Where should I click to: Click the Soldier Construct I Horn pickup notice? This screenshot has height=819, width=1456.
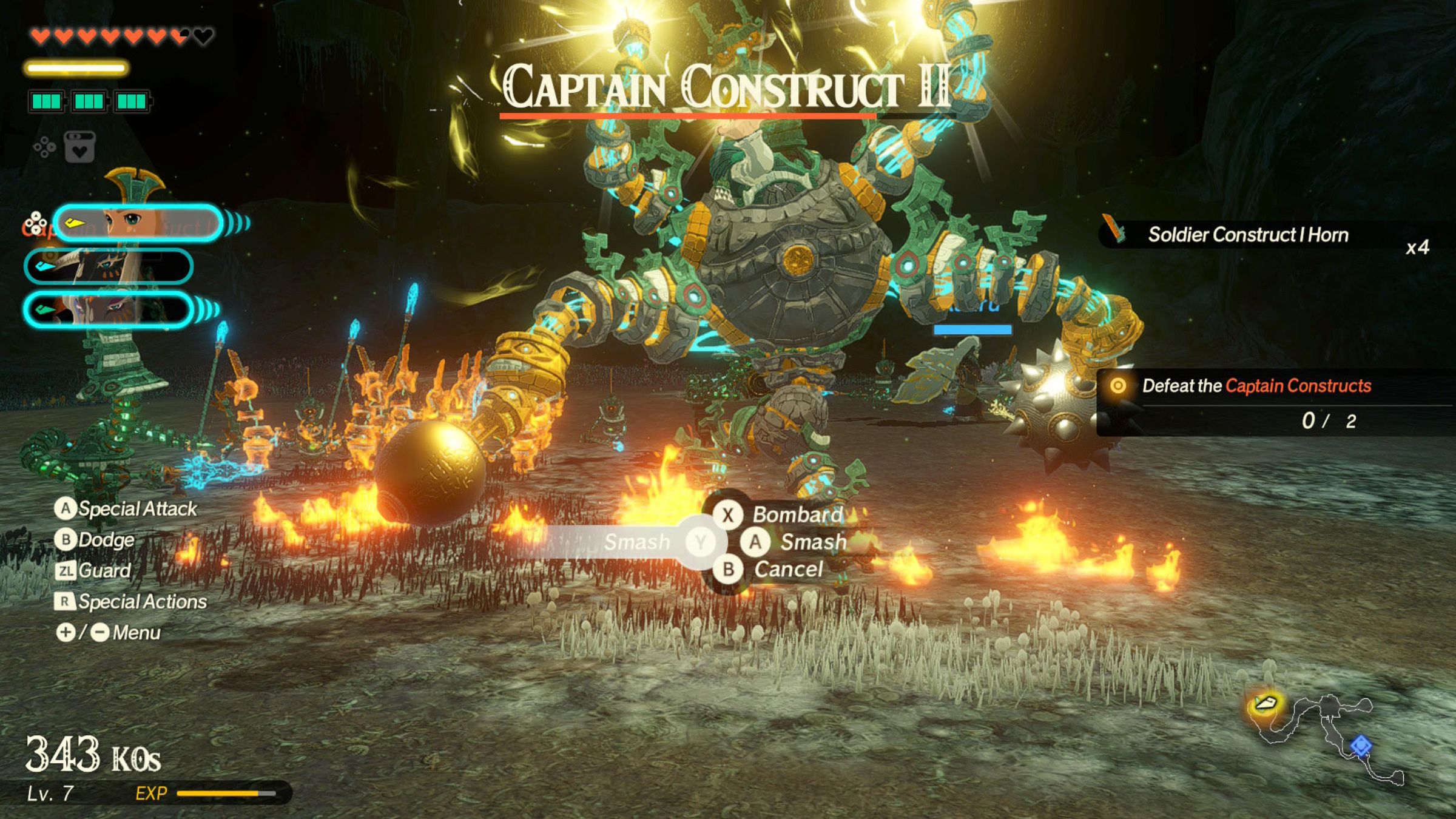[x=1247, y=235]
